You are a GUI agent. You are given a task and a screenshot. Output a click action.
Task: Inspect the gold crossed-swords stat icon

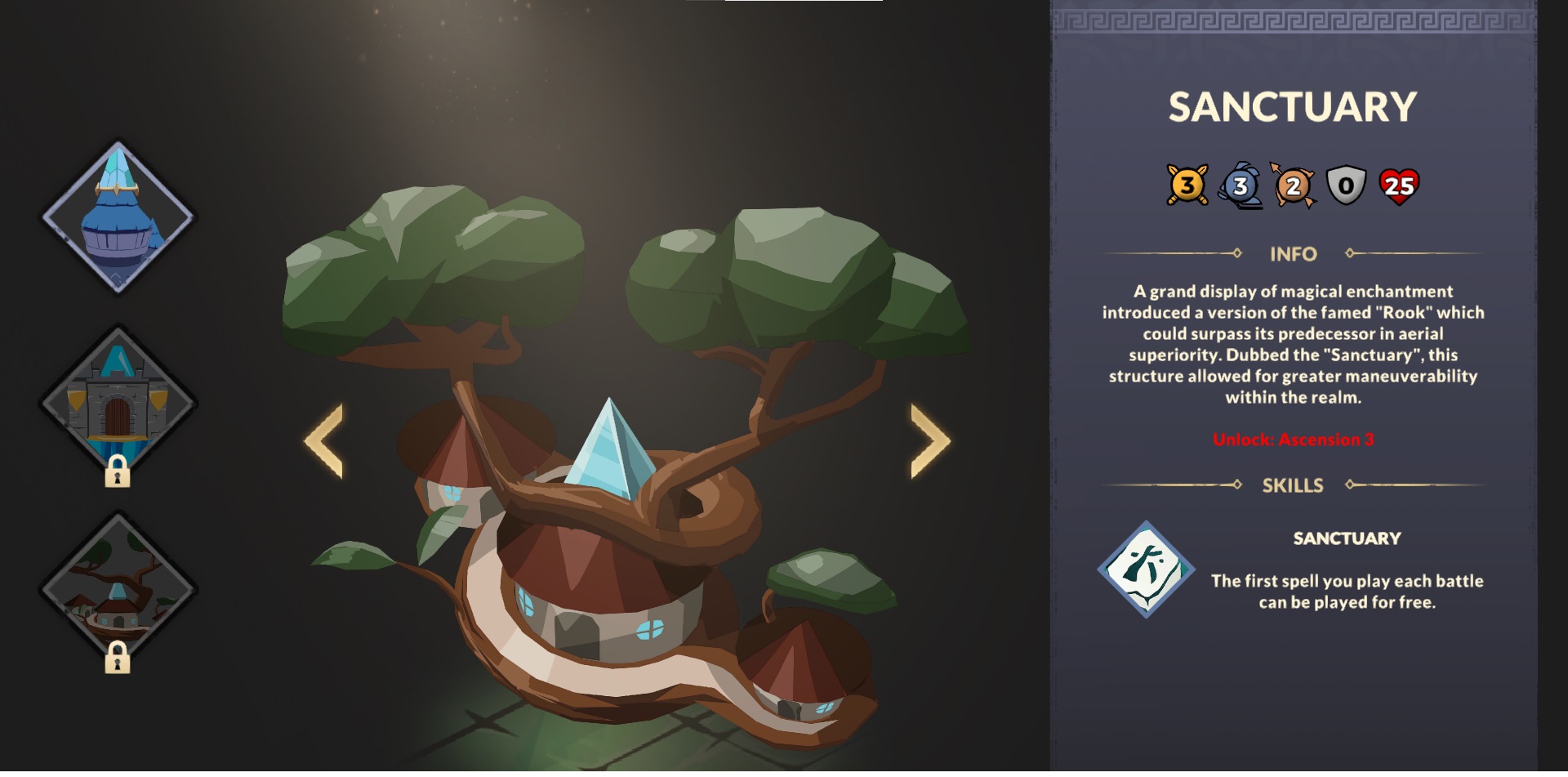1187,185
